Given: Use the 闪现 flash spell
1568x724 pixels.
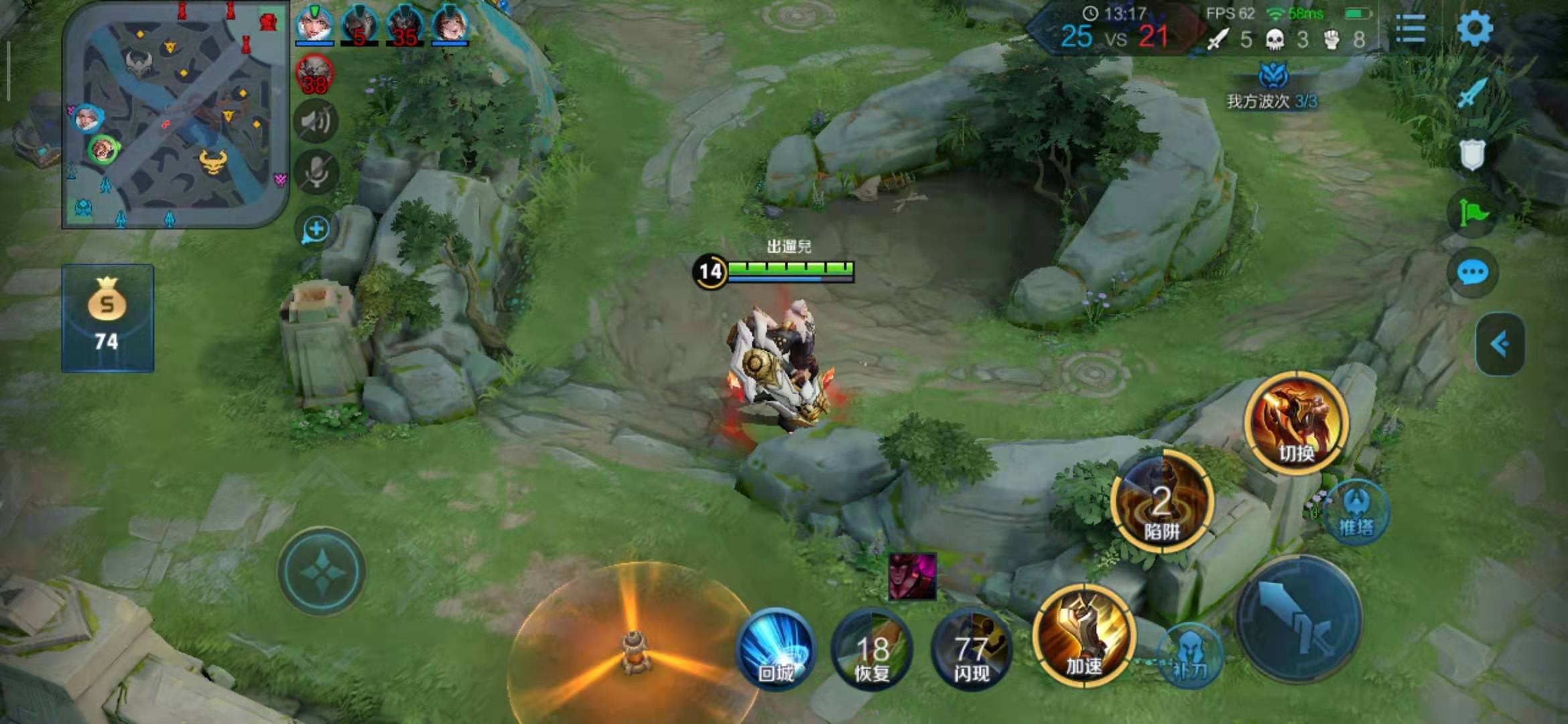Looking at the screenshot, I should (x=971, y=649).
